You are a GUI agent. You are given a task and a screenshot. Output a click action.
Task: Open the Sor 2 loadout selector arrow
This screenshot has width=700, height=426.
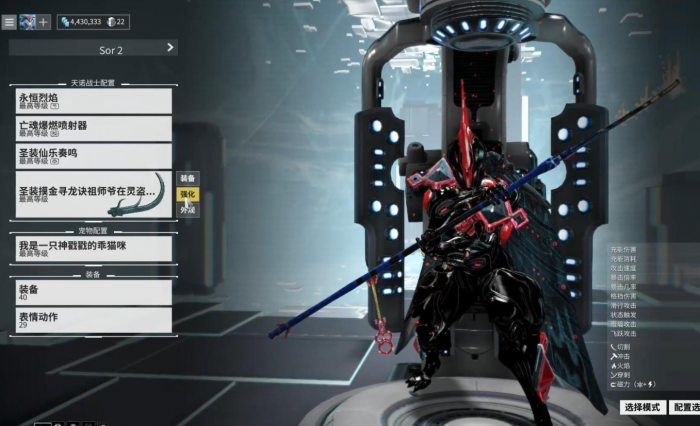coord(170,47)
